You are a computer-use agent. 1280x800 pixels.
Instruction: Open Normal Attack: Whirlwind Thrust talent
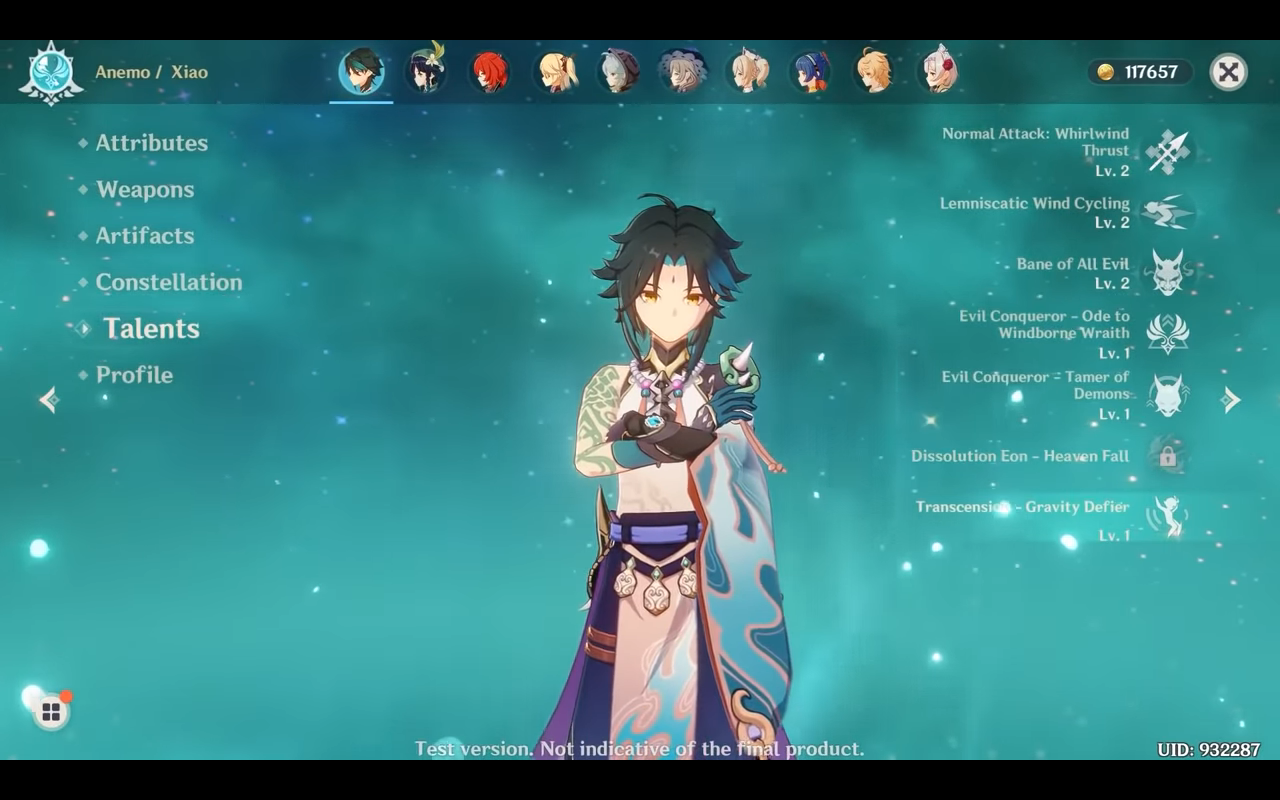(1167, 151)
